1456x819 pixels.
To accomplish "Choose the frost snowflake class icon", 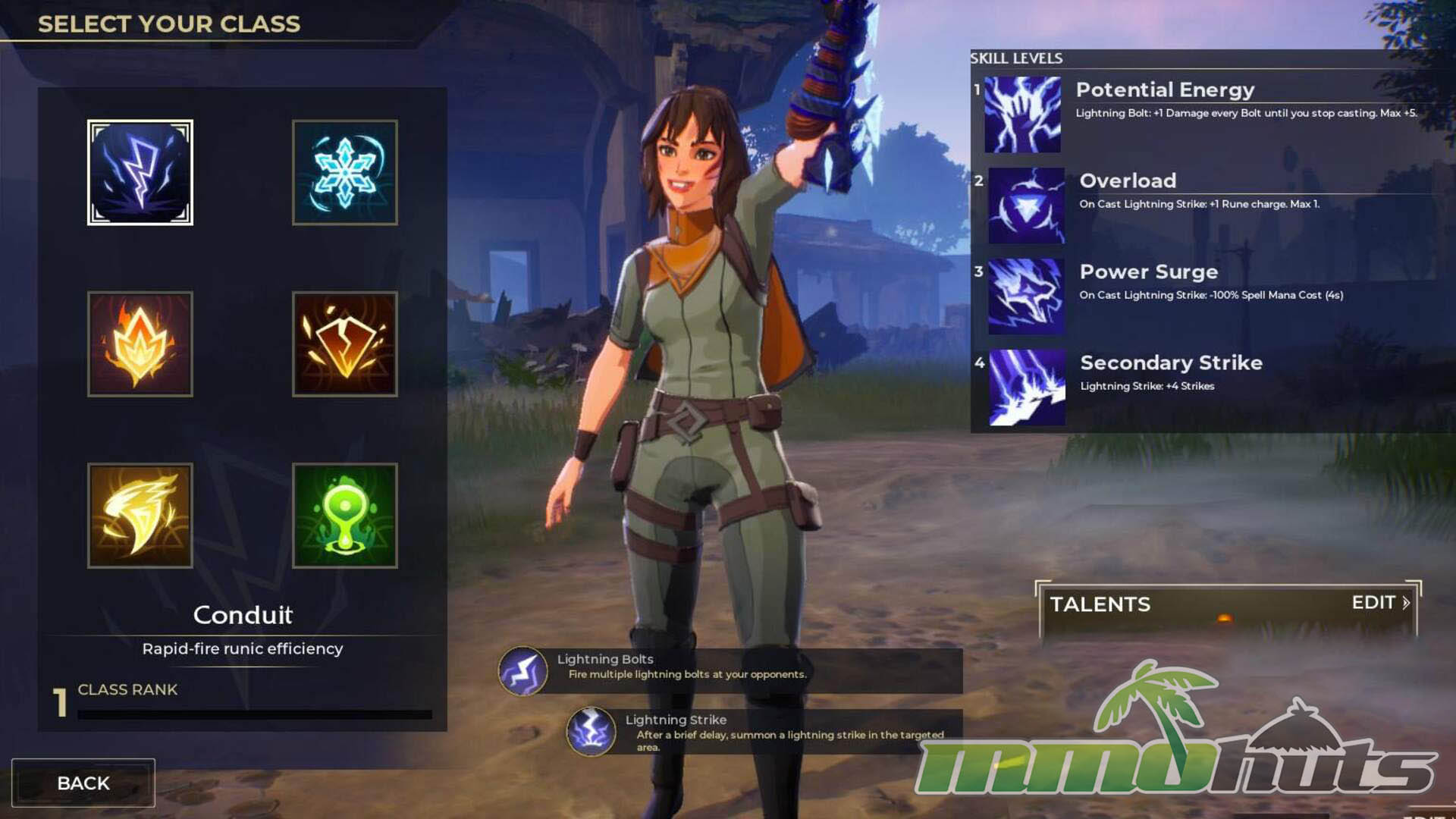I will pos(345,172).
